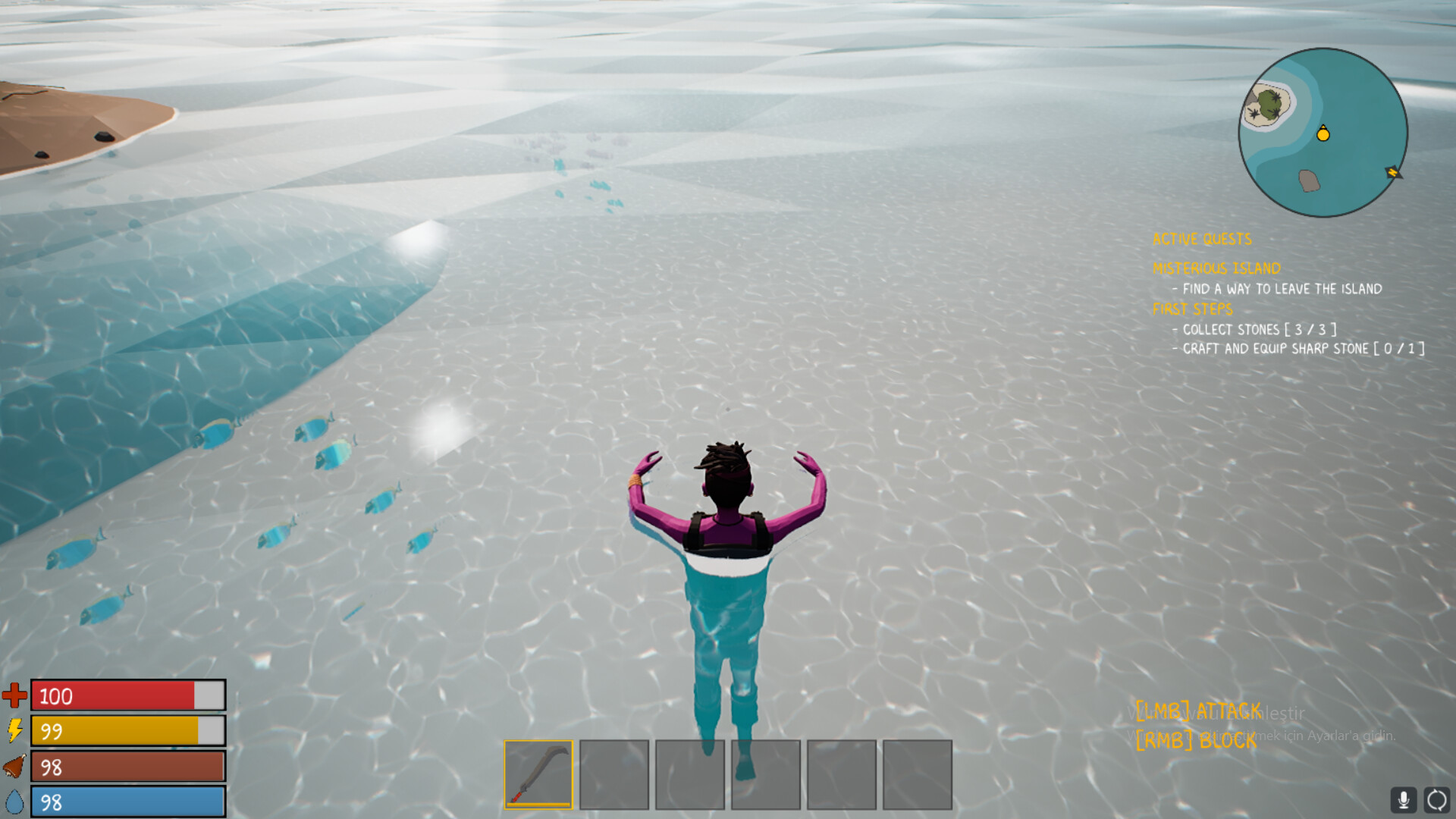Click the lightning indicator on the minimap edge
The height and width of the screenshot is (819, 1456).
tap(1392, 173)
